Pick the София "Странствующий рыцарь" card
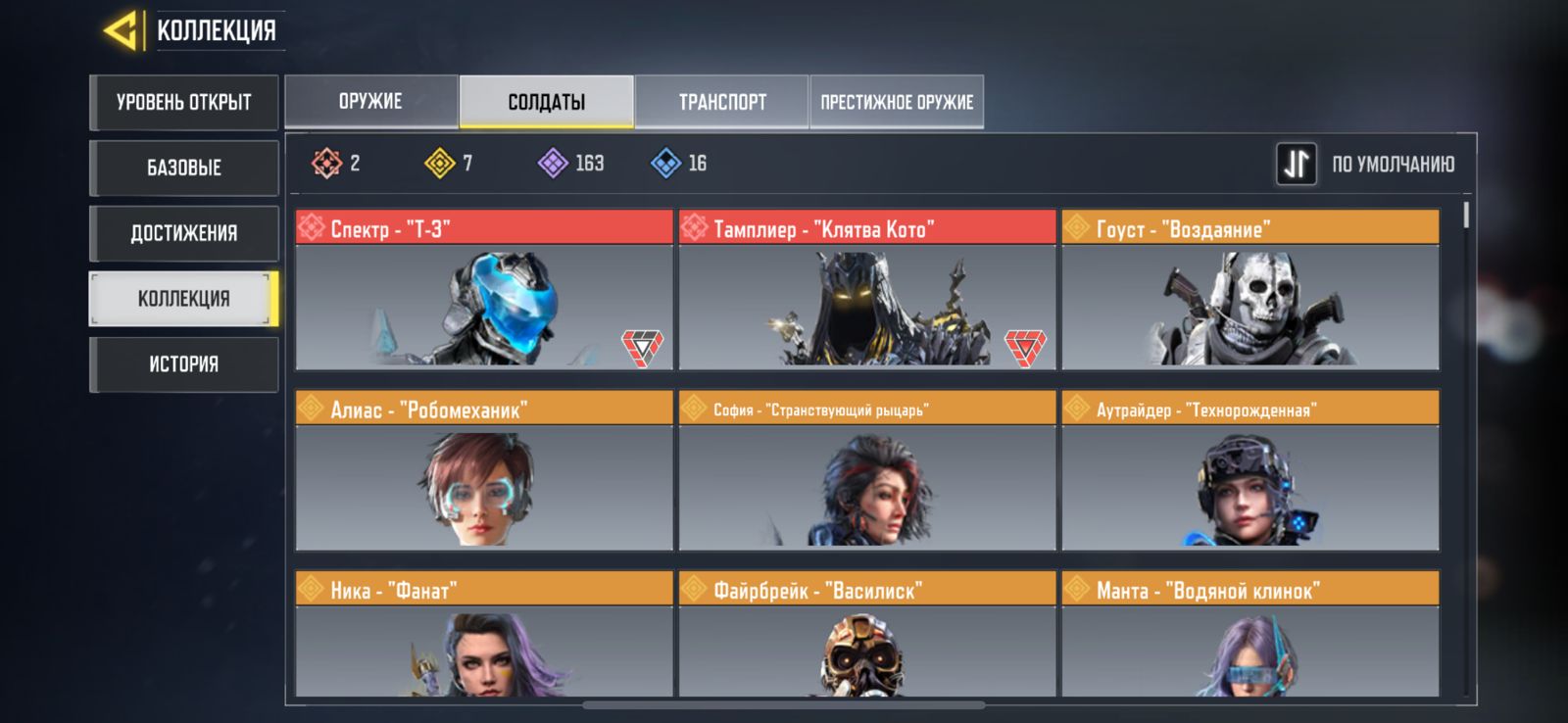 pyautogui.click(x=866, y=470)
